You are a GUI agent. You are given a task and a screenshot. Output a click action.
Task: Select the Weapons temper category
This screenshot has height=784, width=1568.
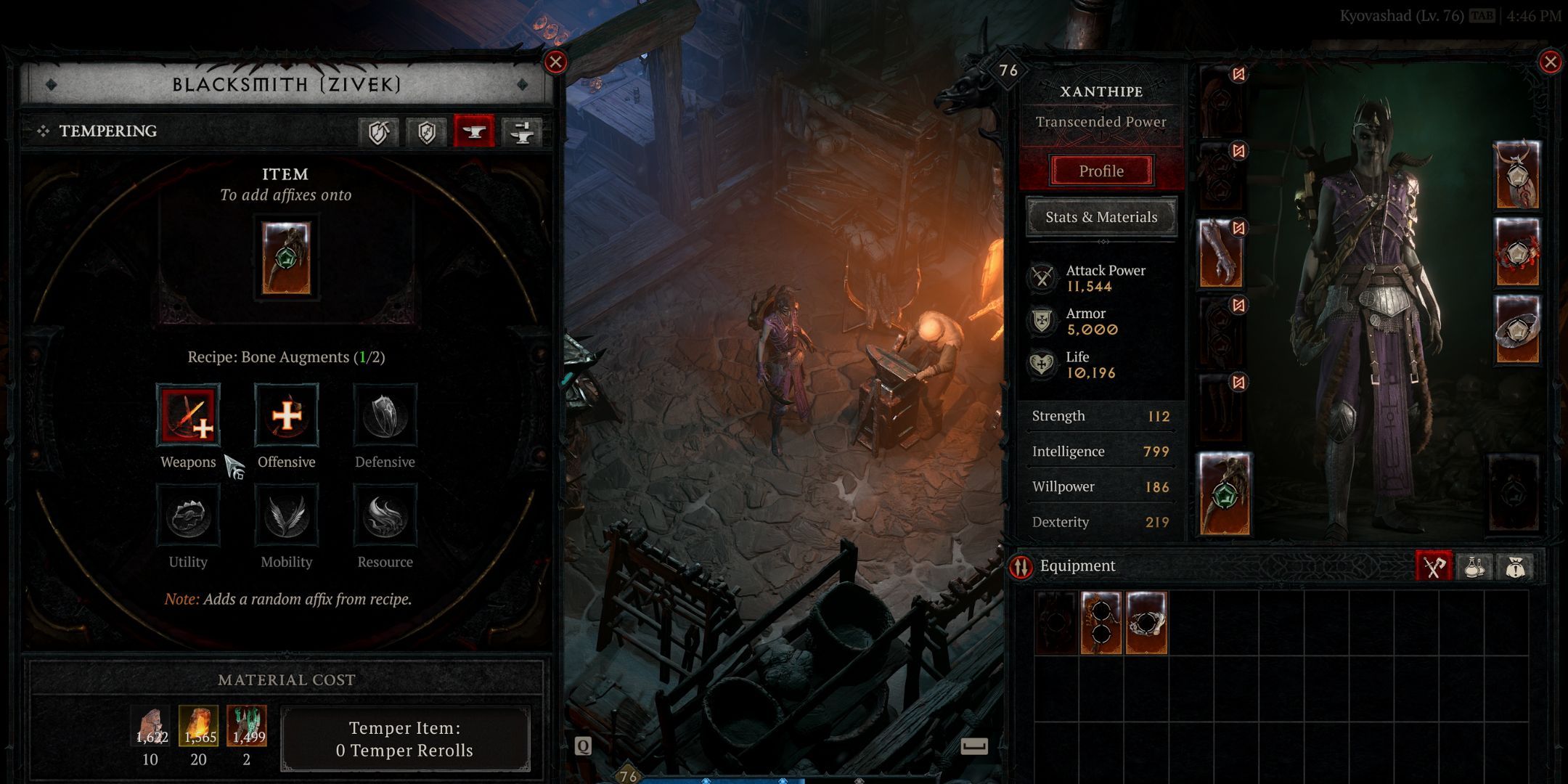pyautogui.click(x=188, y=415)
